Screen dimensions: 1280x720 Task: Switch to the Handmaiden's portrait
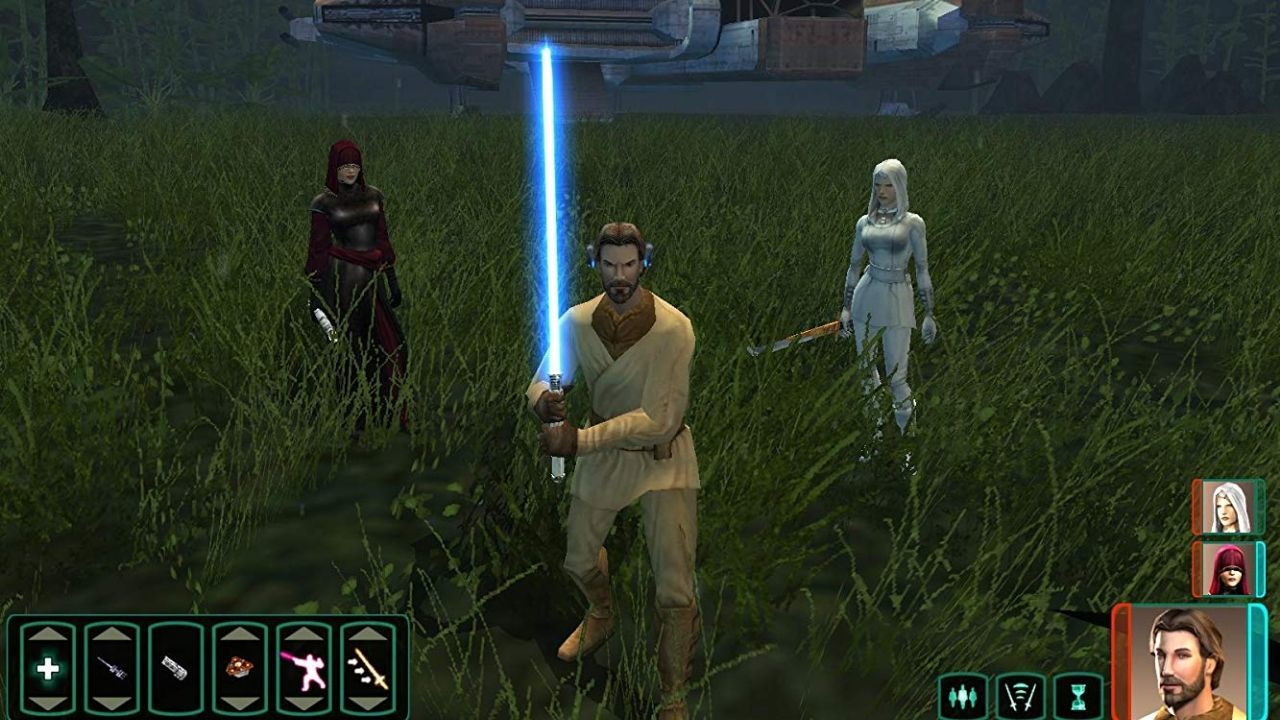pyautogui.click(x=1230, y=508)
